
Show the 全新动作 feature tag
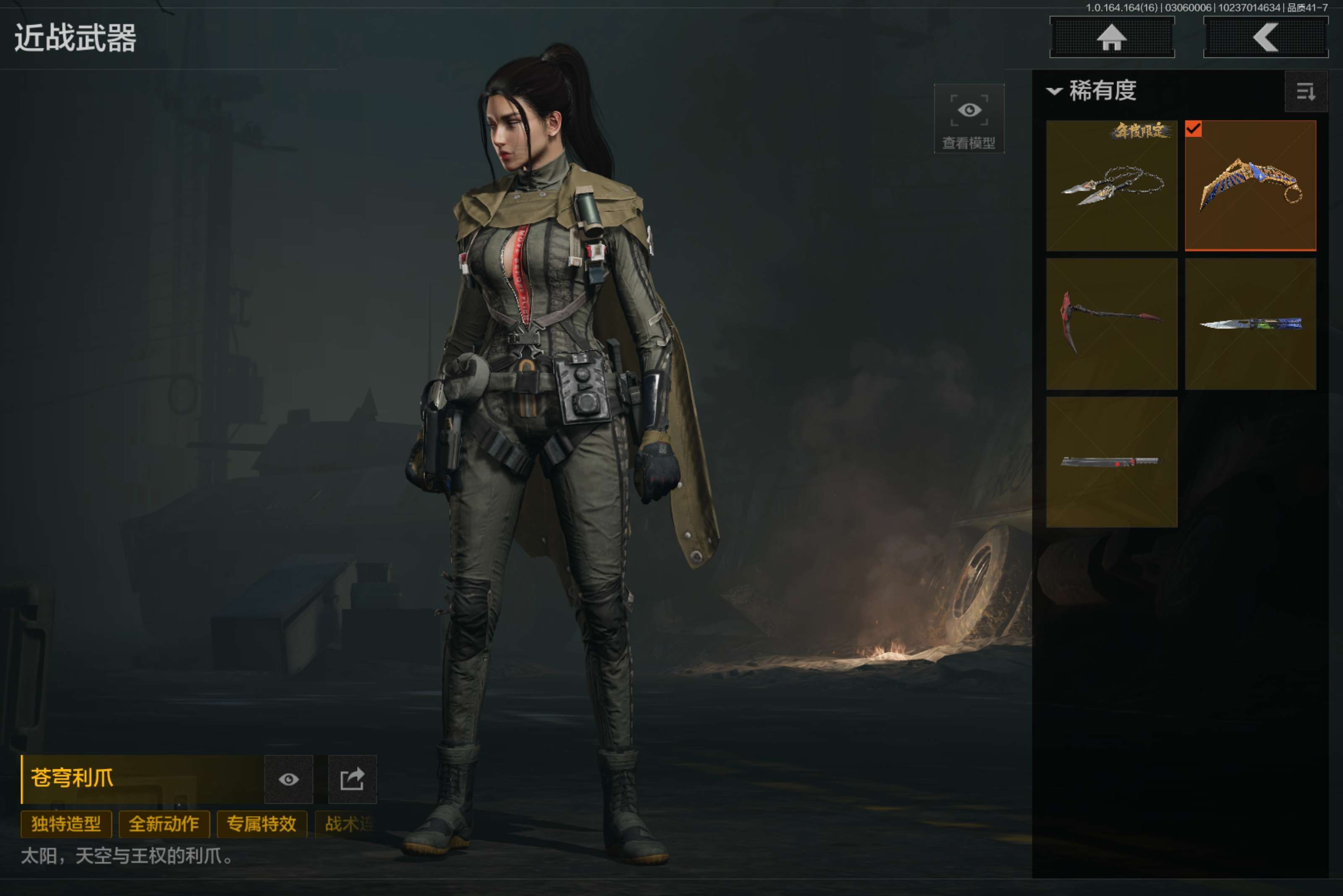164,824
